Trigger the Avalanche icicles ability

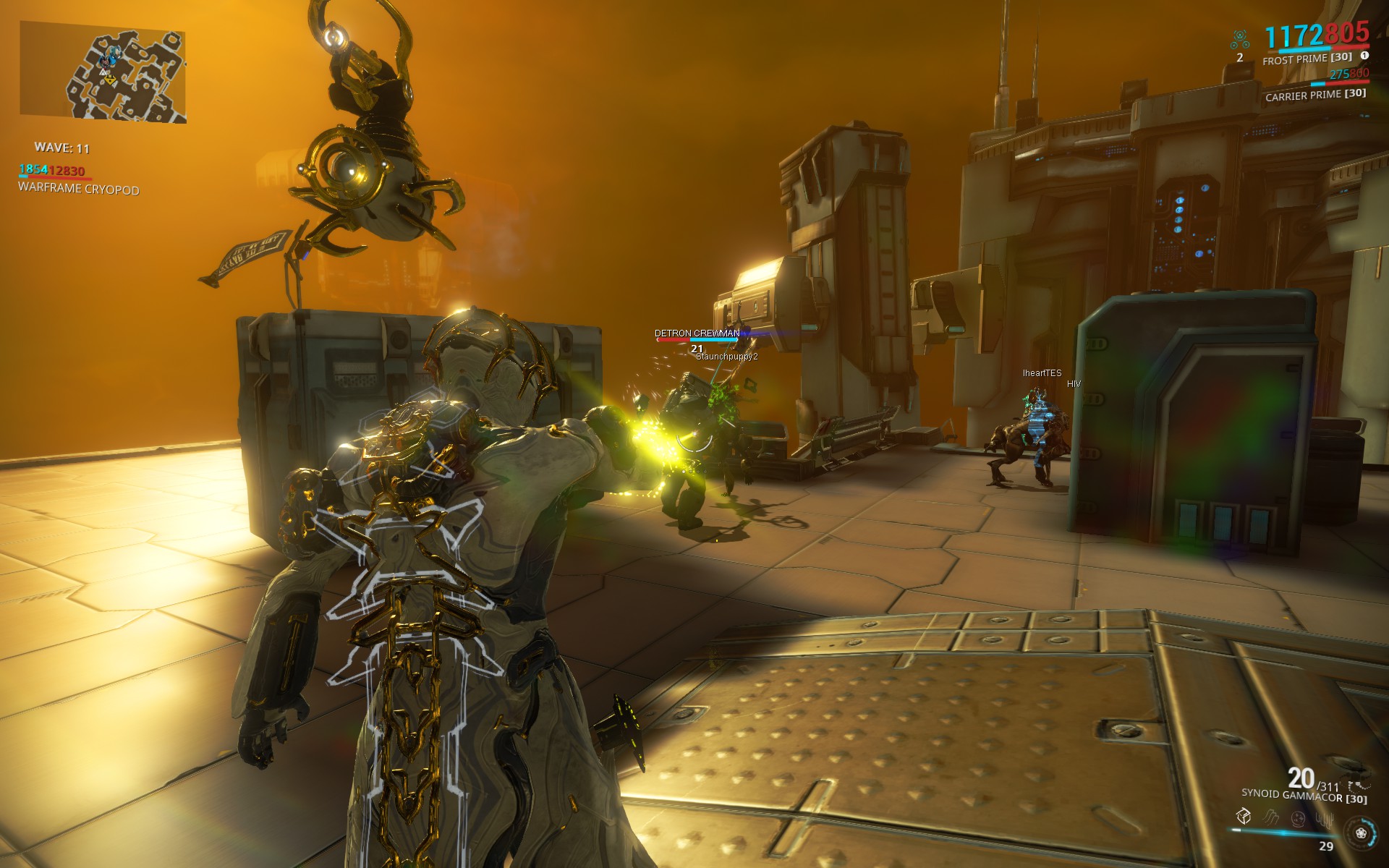pyautogui.click(x=1325, y=818)
